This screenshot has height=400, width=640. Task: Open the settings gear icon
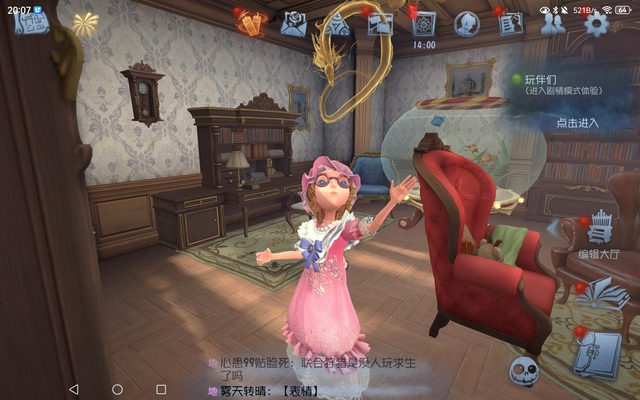(597, 23)
